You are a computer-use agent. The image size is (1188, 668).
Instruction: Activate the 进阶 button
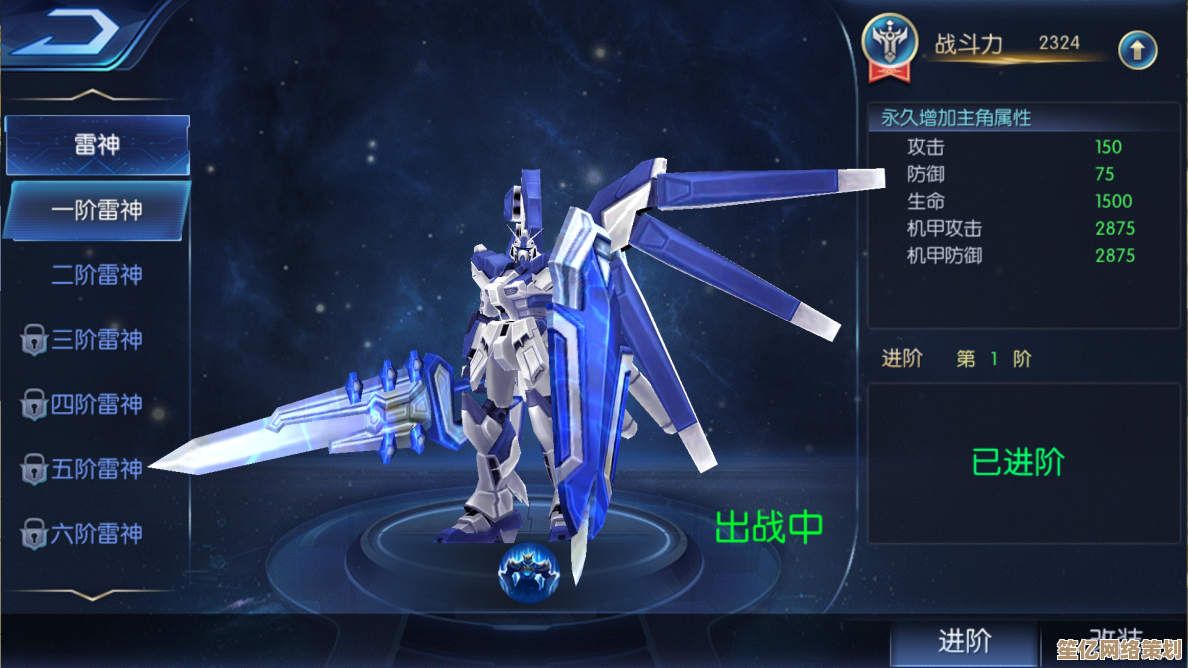pyautogui.click(x=964, y=641)
